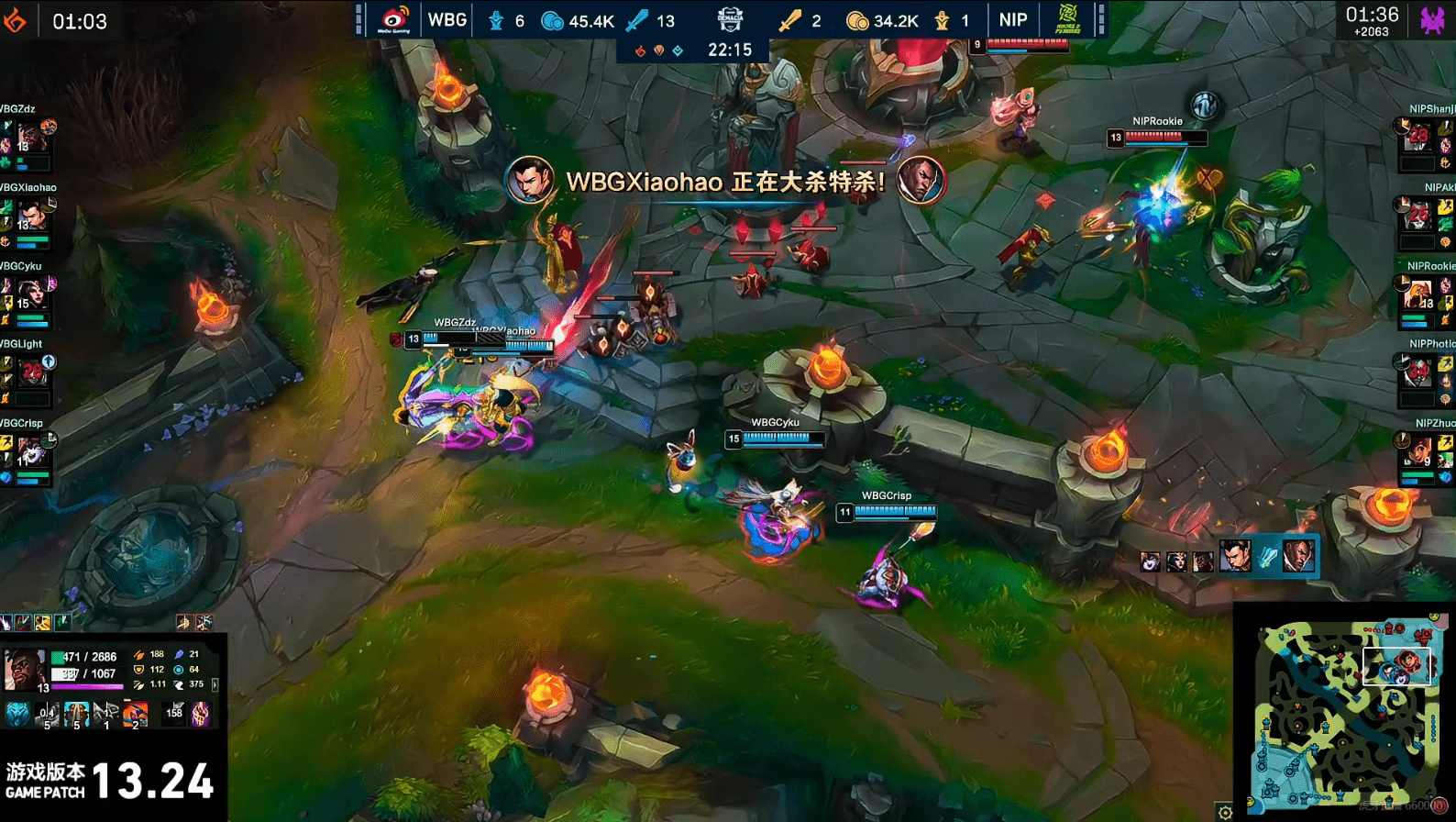The image size is (1456, 822).
Task: Select WBGLight's dead player portrait
Action: pos(31,372)
